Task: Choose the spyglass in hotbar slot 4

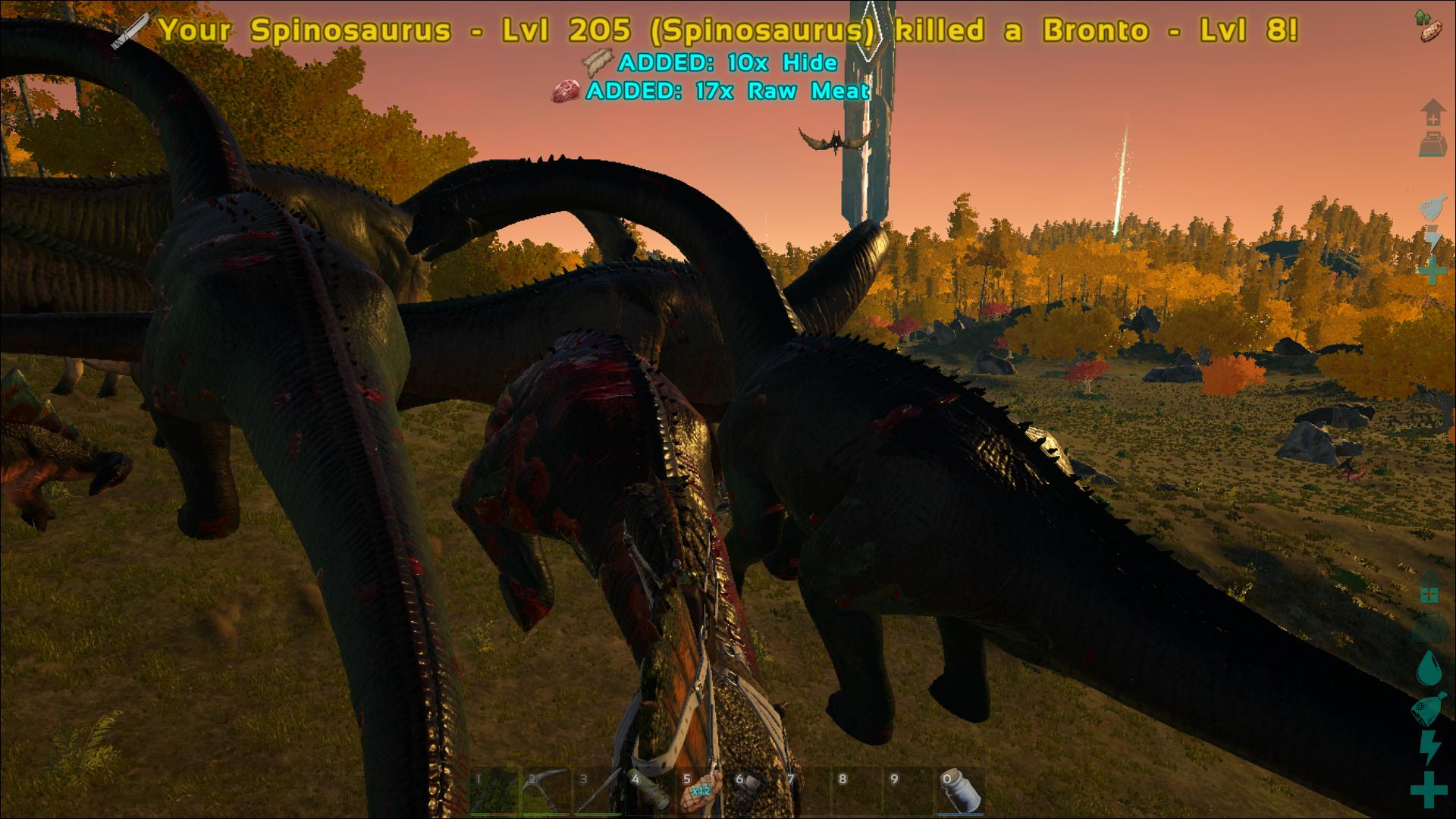Action: (x=650, y=791)
